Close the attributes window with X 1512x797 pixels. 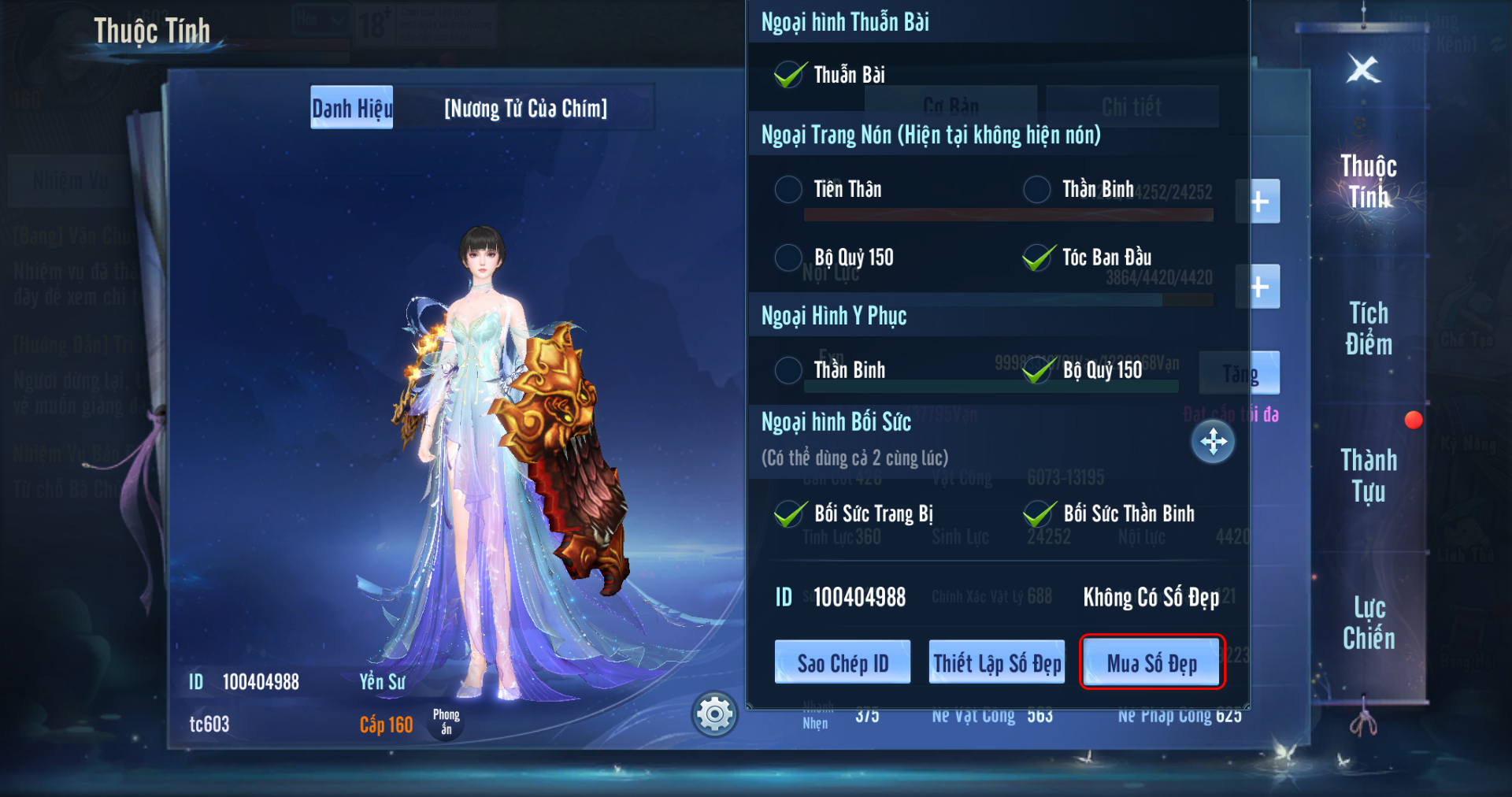tap(1363, 69)
